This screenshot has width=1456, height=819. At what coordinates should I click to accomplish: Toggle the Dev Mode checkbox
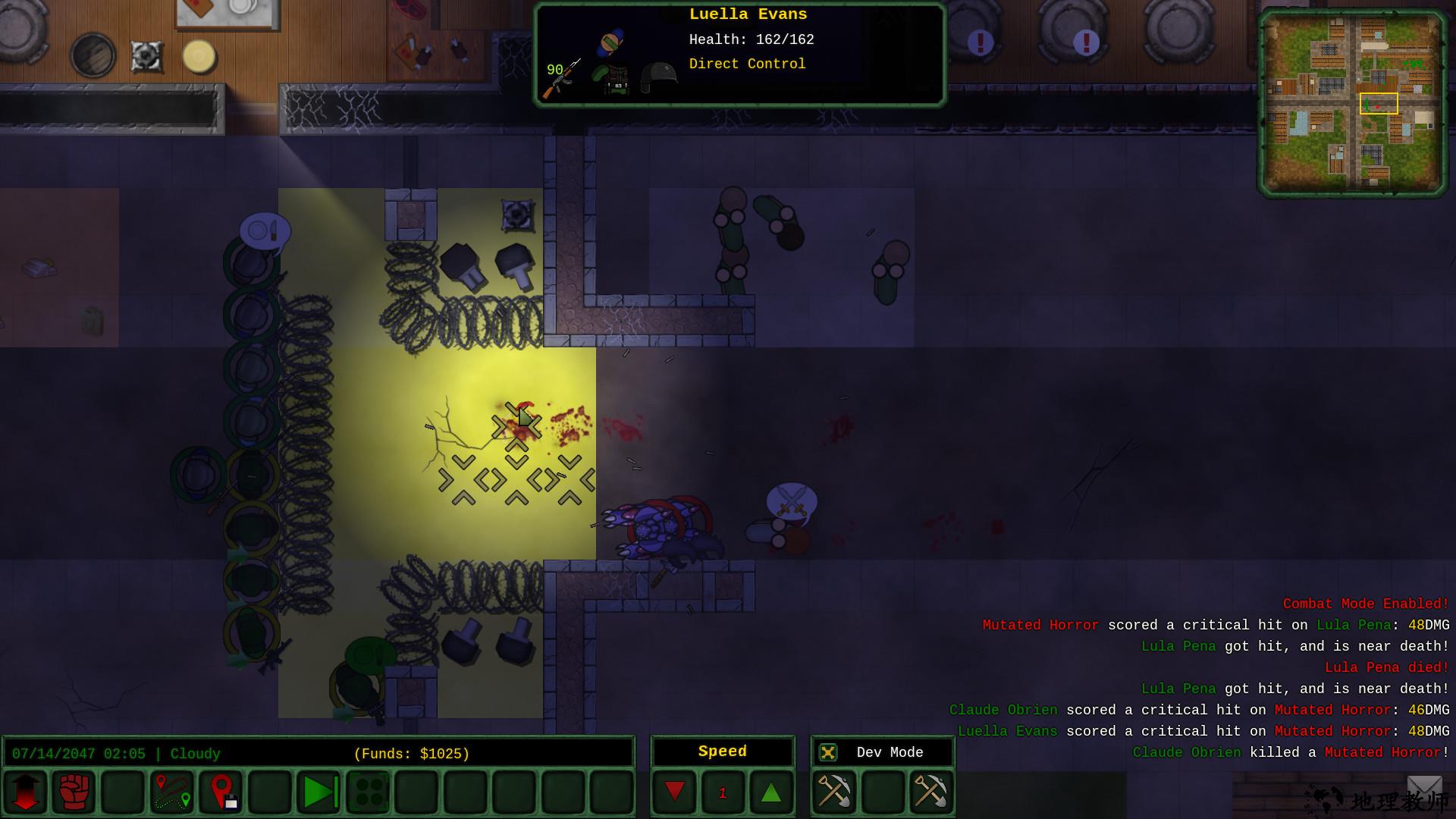pyautogui.click(x=828, y=752)
